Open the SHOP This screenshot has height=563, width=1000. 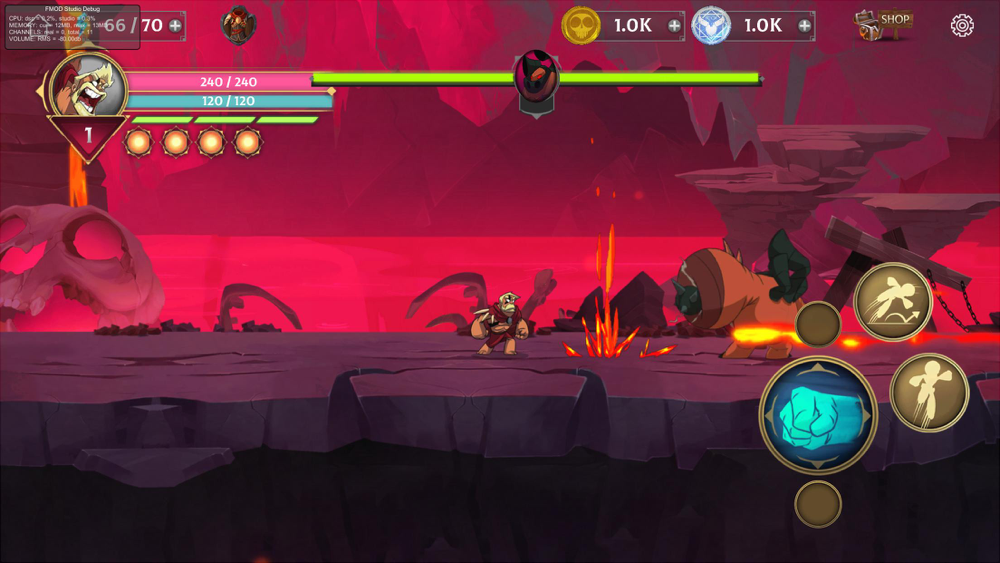click(884, 24)
